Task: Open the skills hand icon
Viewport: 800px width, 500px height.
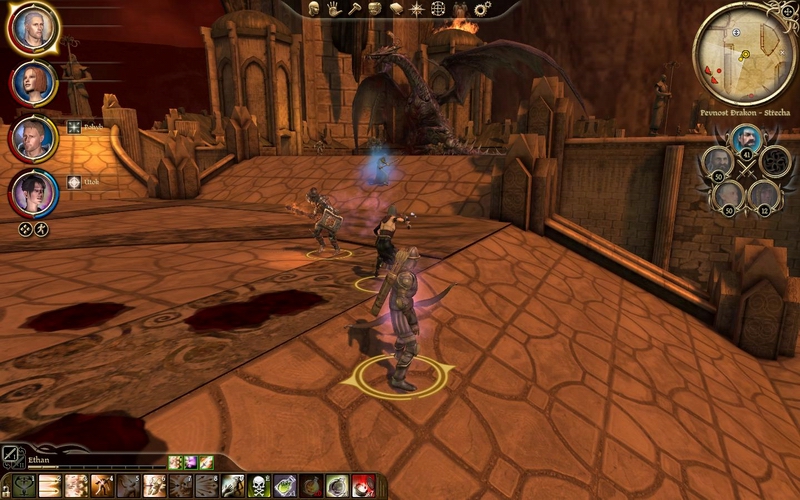Action: 333,9
